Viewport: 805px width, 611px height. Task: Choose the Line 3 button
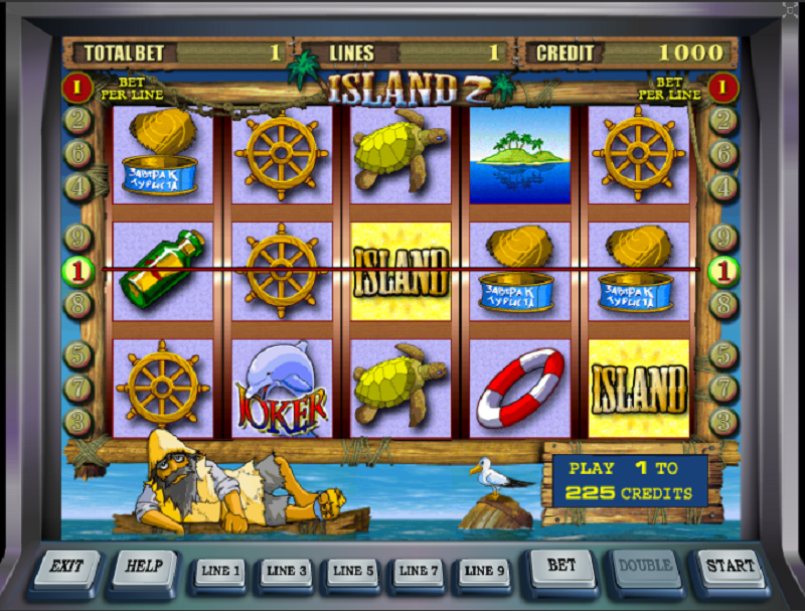pyautogui.click(x=286, y=572)
